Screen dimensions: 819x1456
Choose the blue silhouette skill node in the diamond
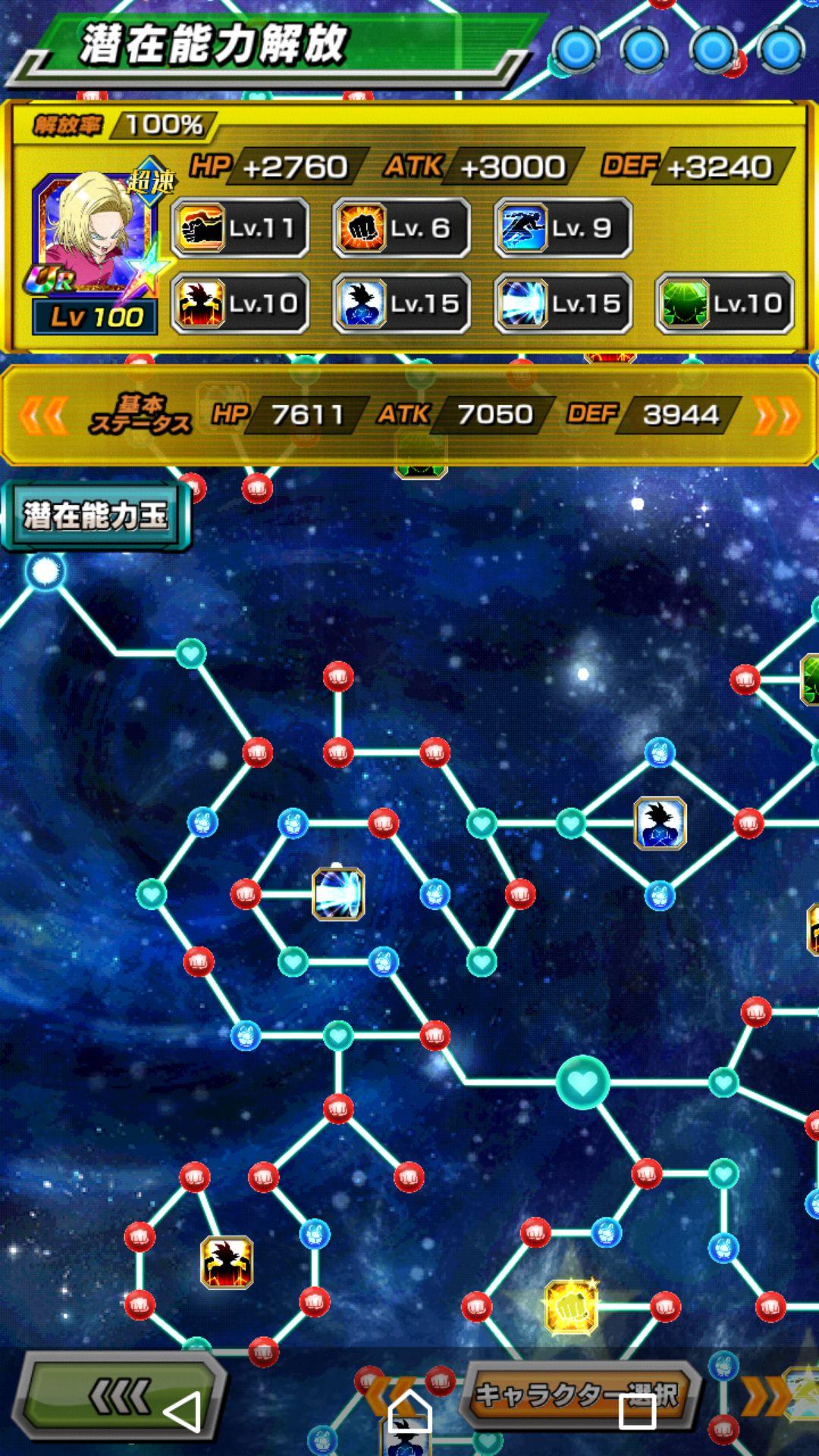coord(660,823)
